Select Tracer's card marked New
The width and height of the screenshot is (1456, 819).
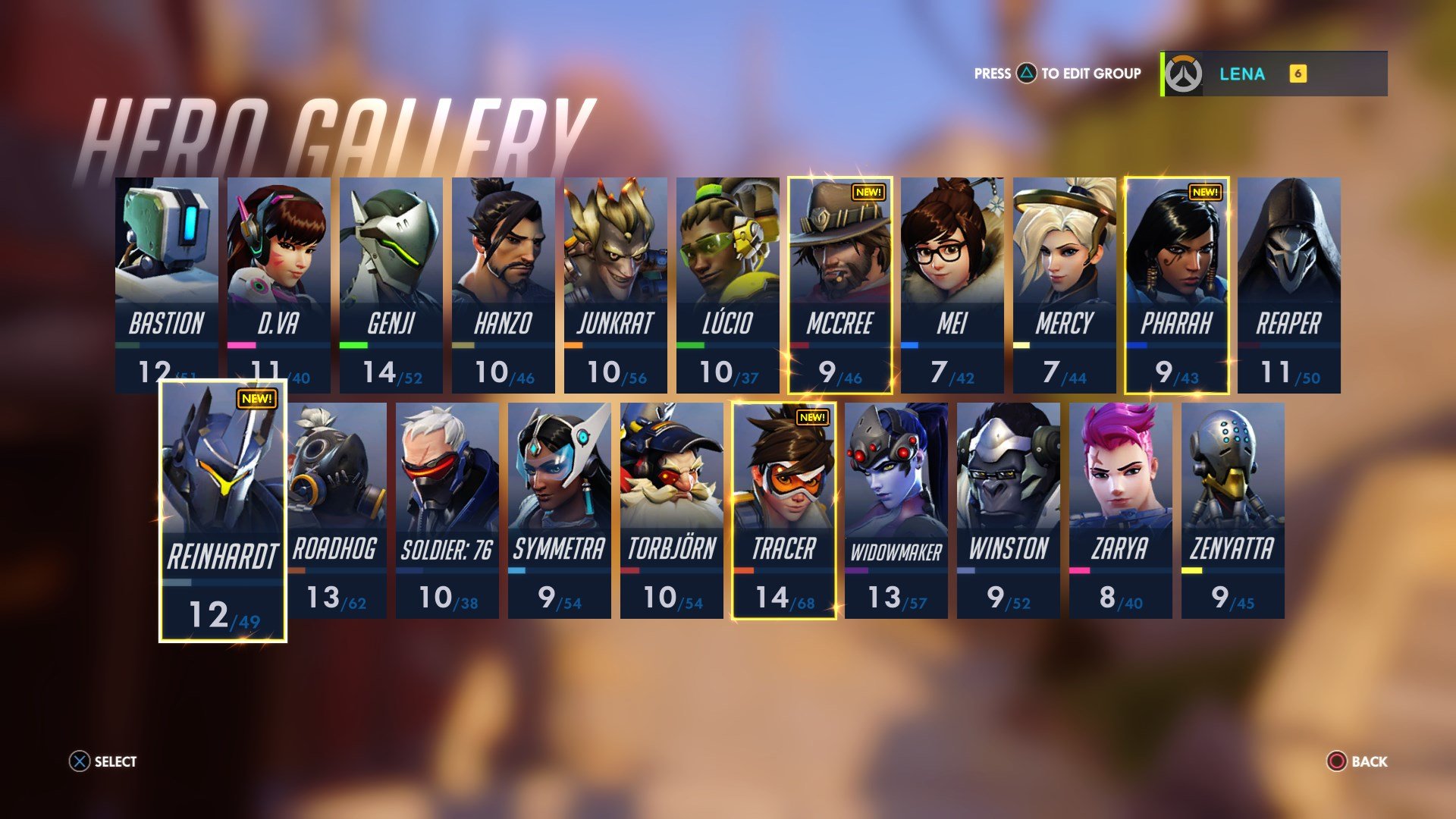point(783,510)
